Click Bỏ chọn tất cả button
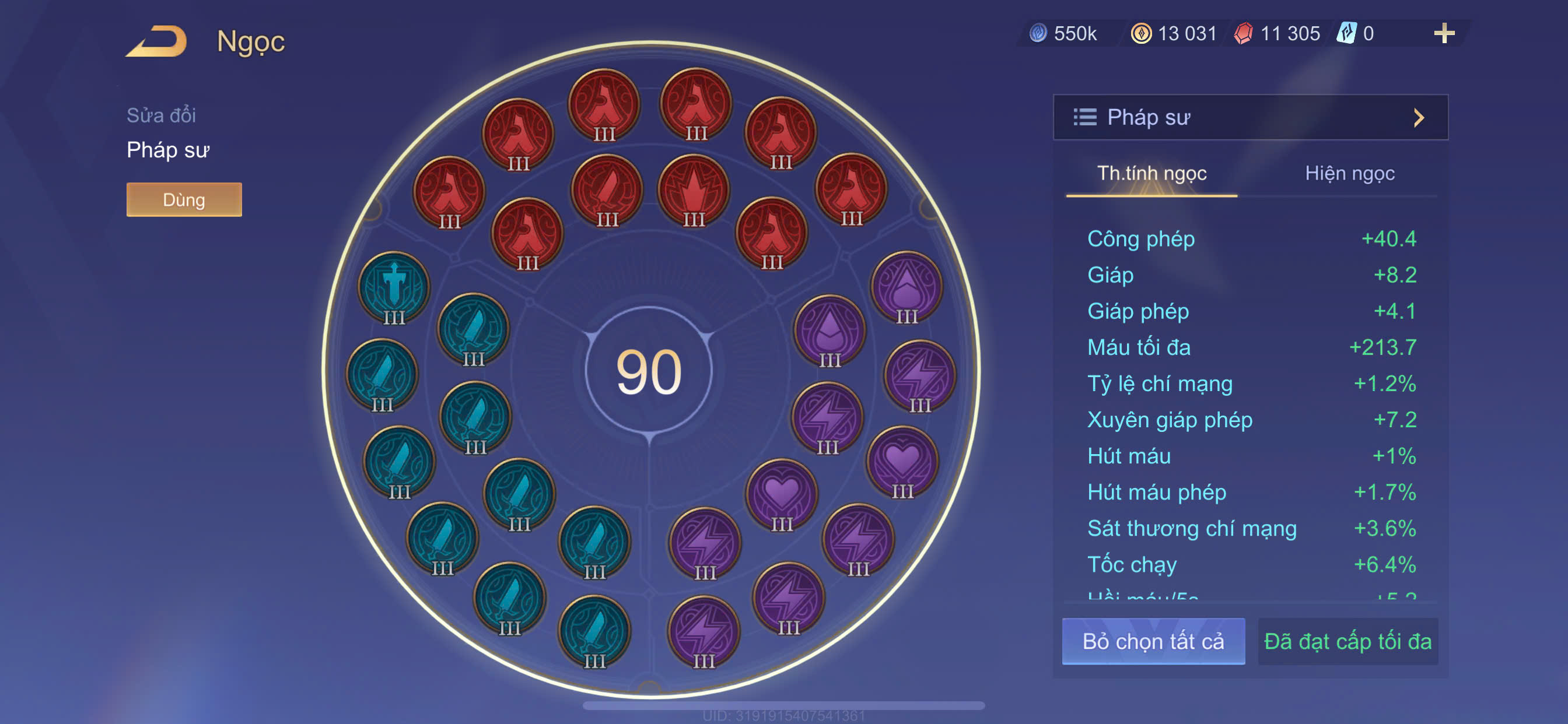Viewport: 1568px width, 724px height. [1153, 641]
